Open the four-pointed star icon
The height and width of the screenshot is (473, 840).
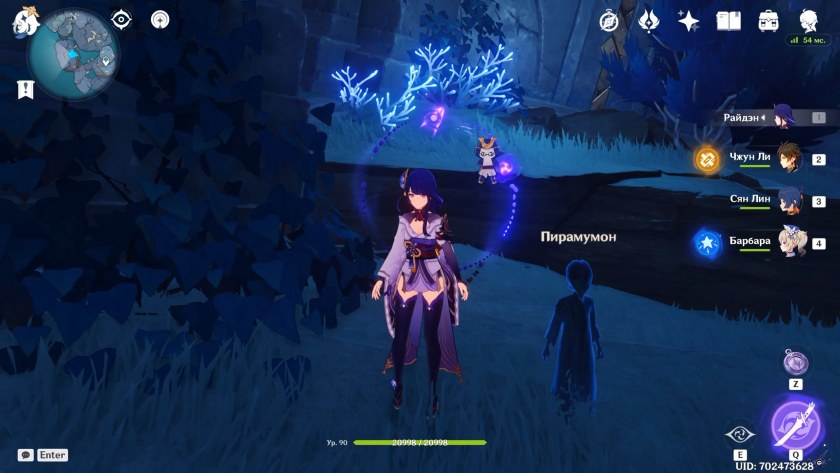[x=689, y=20]
